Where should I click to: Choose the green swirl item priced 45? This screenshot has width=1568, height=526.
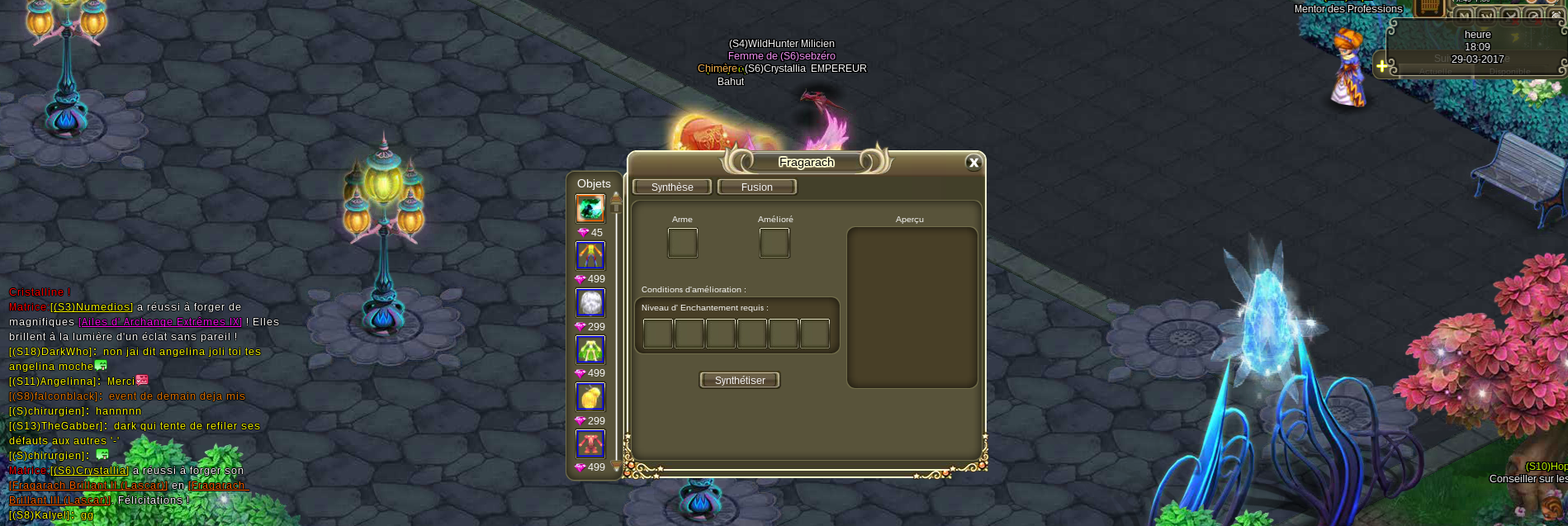[x=590, y=209]
